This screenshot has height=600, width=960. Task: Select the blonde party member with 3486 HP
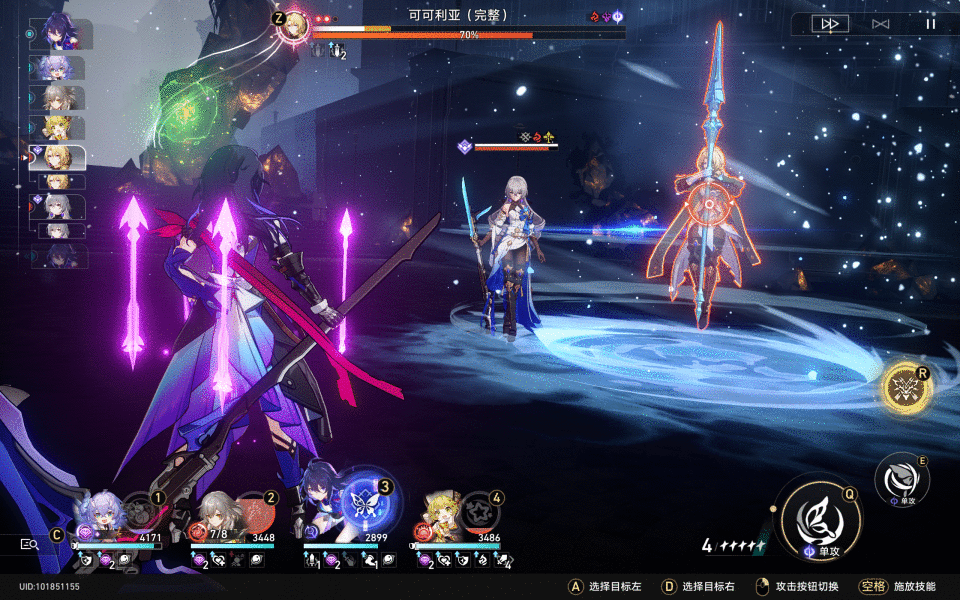coord(444,516)
